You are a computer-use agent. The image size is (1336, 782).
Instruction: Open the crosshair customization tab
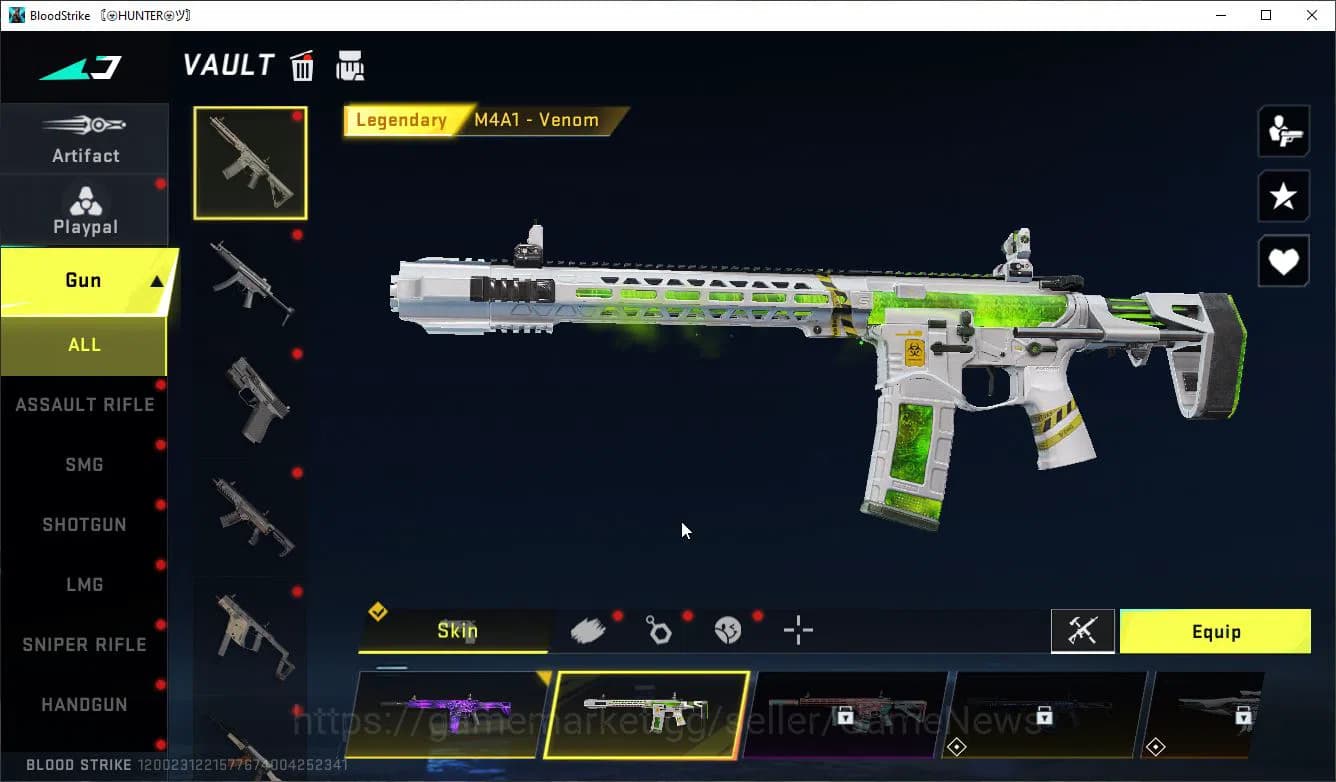click(798, 630)
